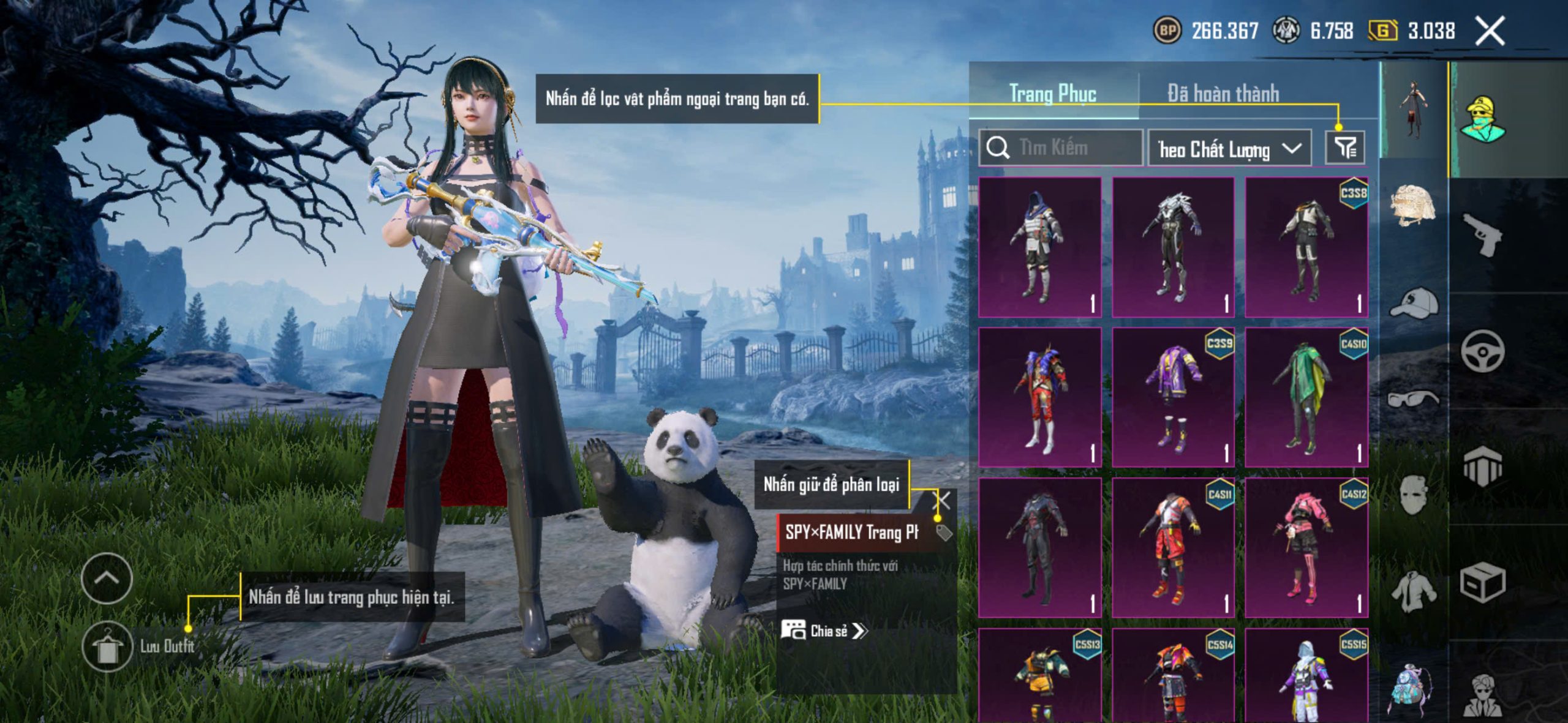This screenshot has width=1568, height=723.
Task: Expand the up-arrow circle button
Action: [x=107, y=578]
